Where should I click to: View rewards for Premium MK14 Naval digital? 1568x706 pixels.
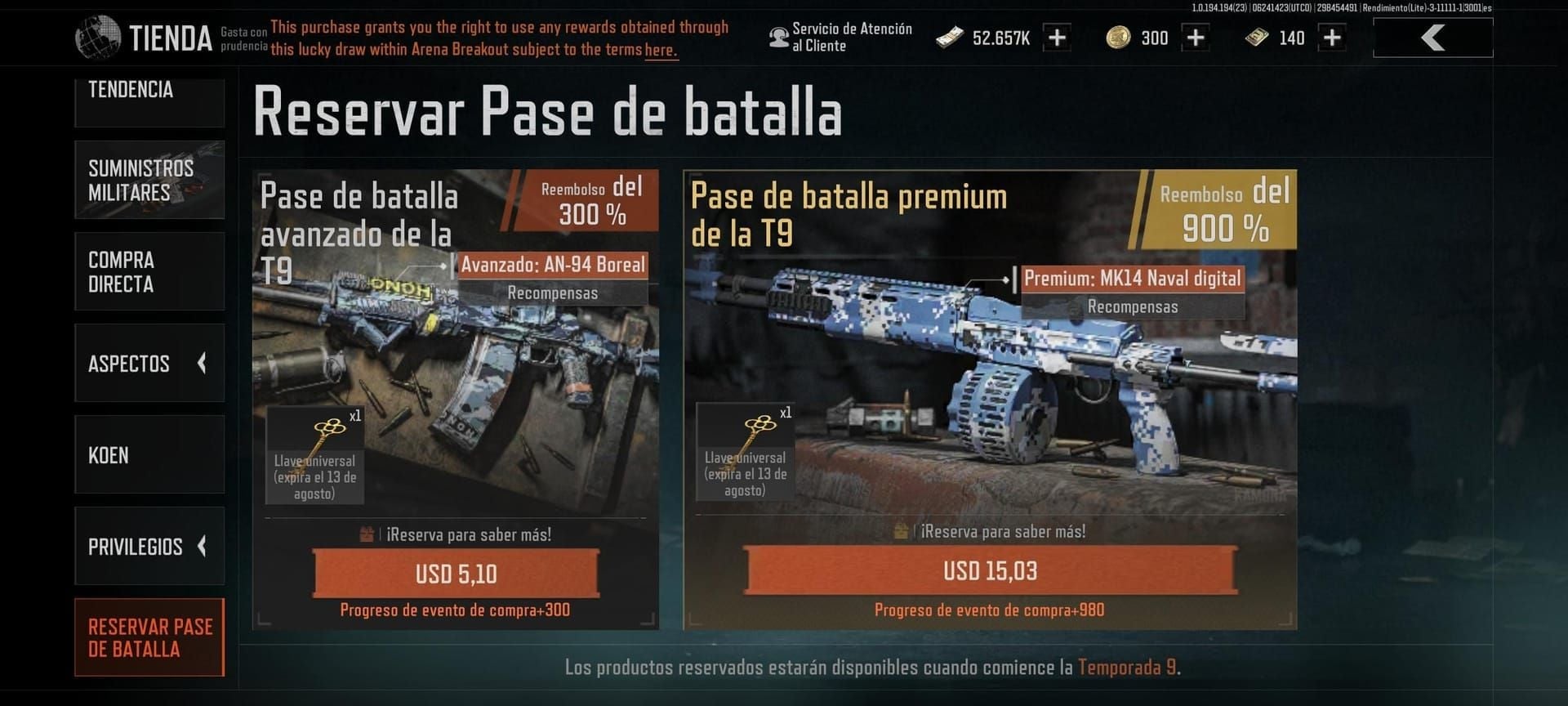[x=1132, y=306]
